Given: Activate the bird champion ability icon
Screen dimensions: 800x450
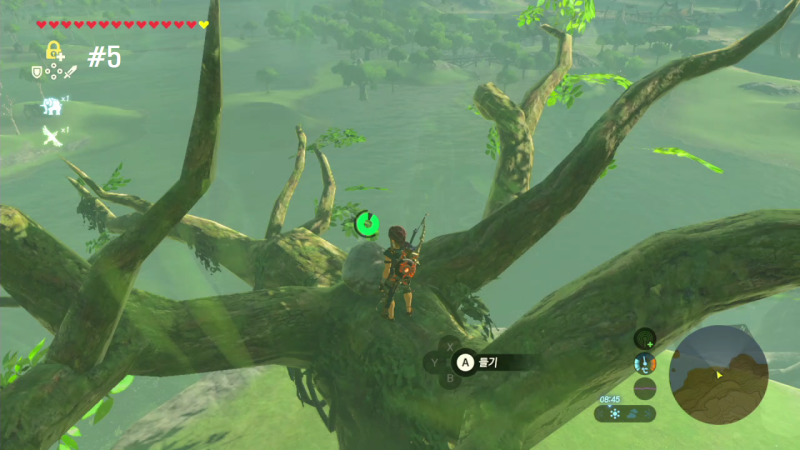Looking at the screenshot, I should pyautogui.click(x=51, y=136).
